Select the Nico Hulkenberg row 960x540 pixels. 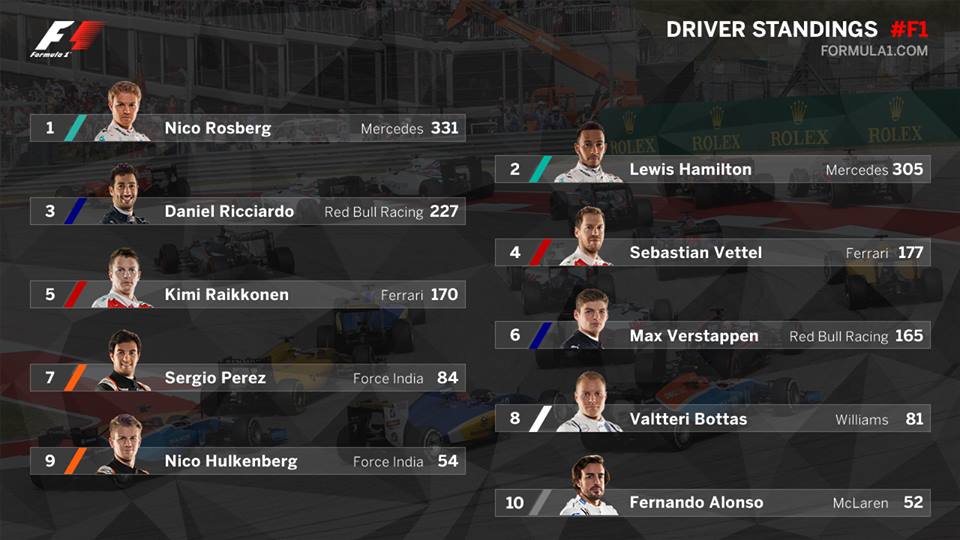pyautogui.click(x=247, y=461)
